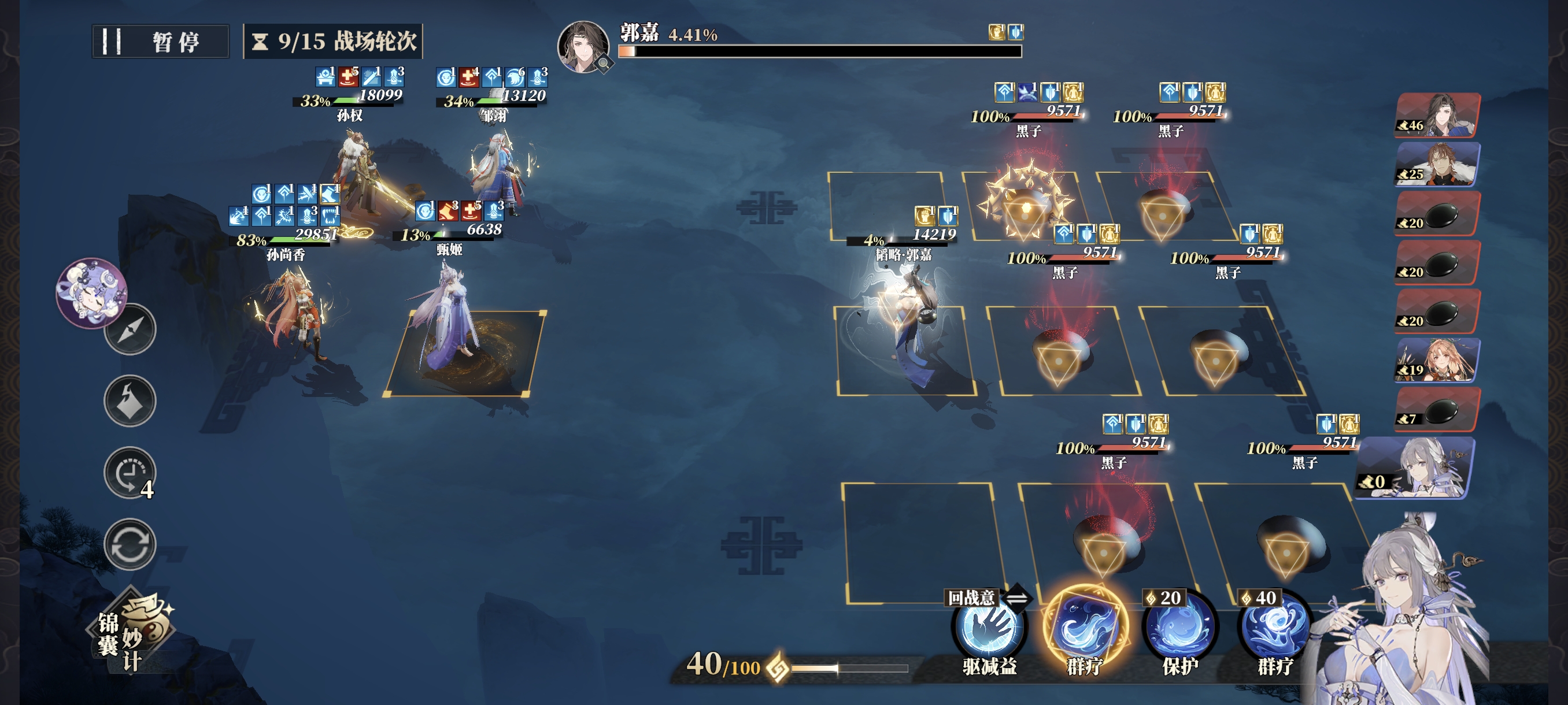Activate the clock button showing 4
This screenshot has height=705, width=1568.
click(x=130, y=473)
